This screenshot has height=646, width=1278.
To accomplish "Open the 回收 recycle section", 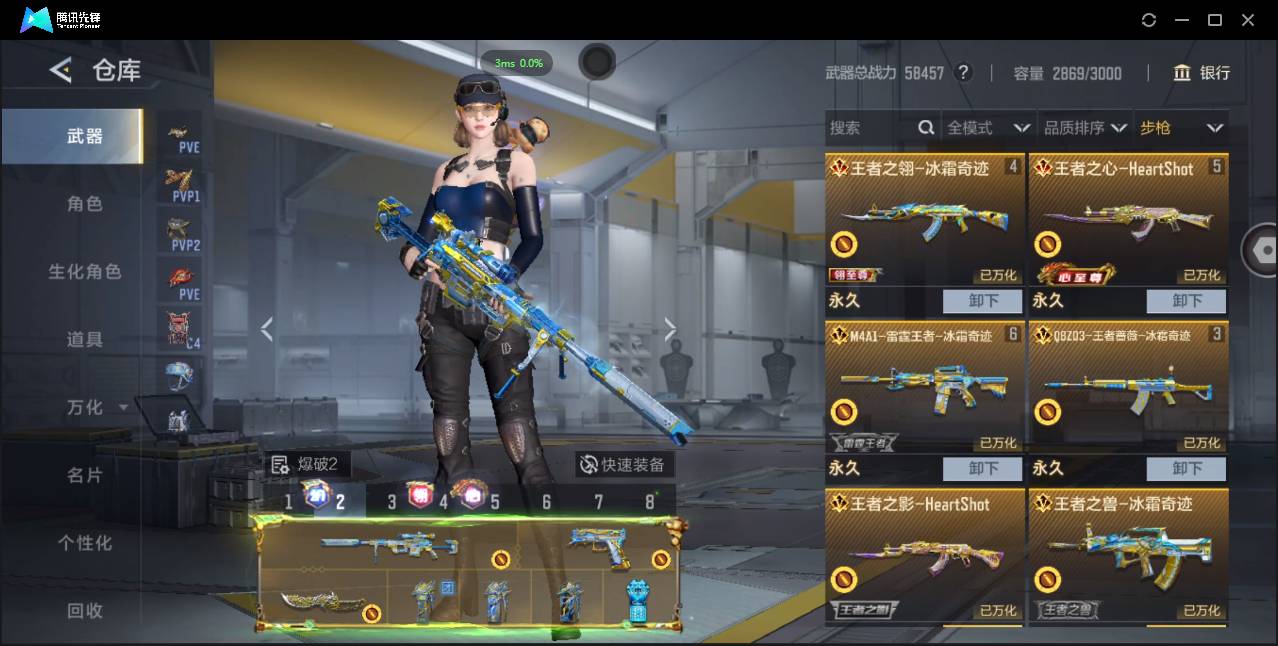I will pyautogui.click(x=85, y=610).
